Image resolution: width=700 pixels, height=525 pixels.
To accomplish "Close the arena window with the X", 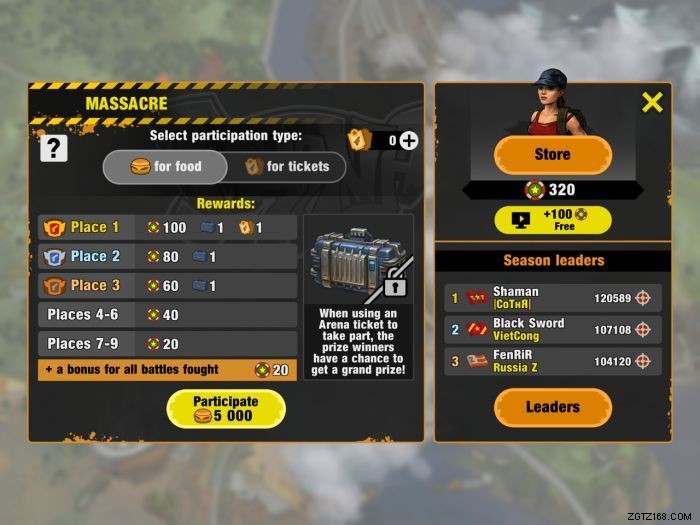I will pyautogui.click(x=652, y=101).
